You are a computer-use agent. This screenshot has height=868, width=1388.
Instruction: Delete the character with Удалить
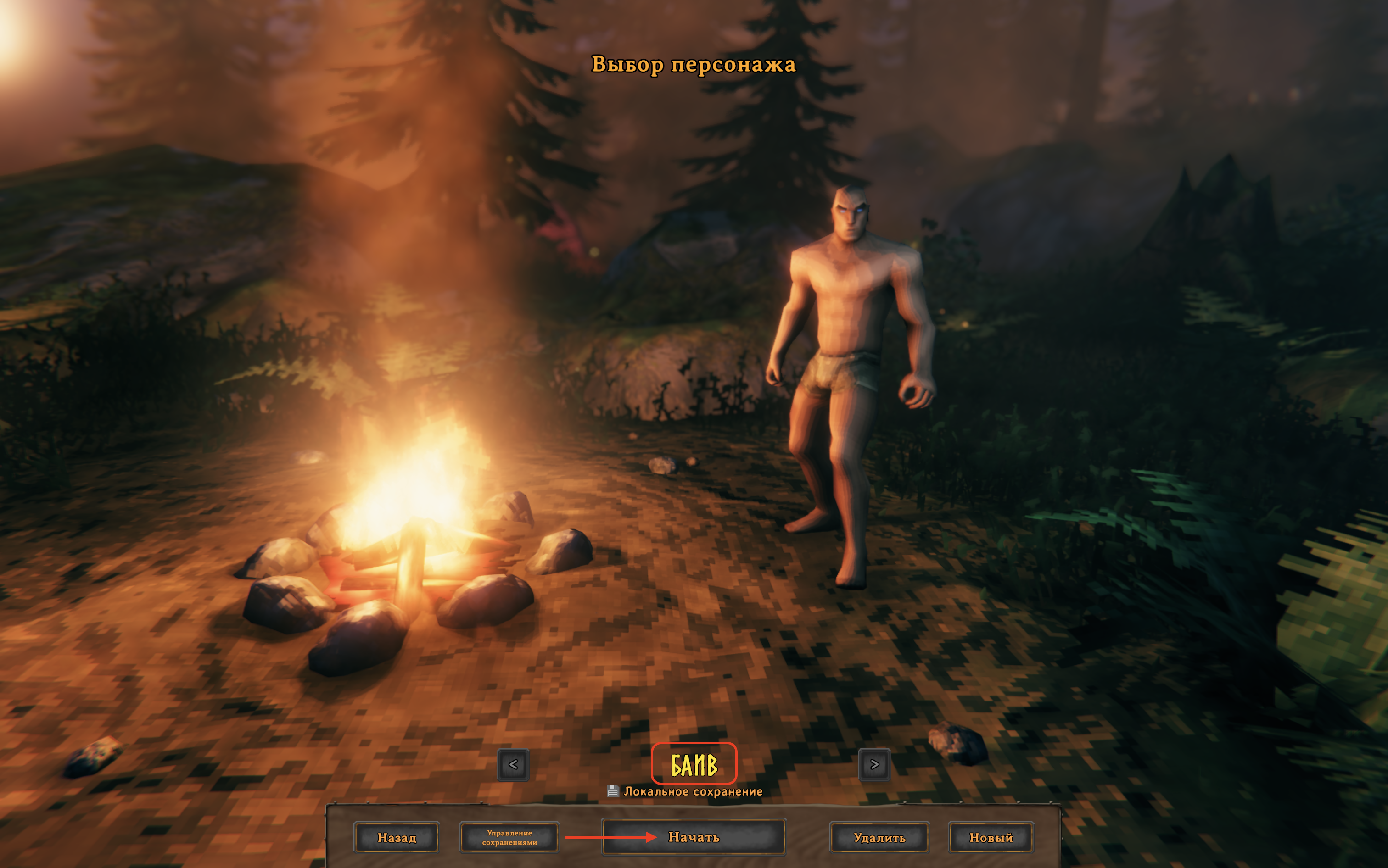[x=879, y=838]
